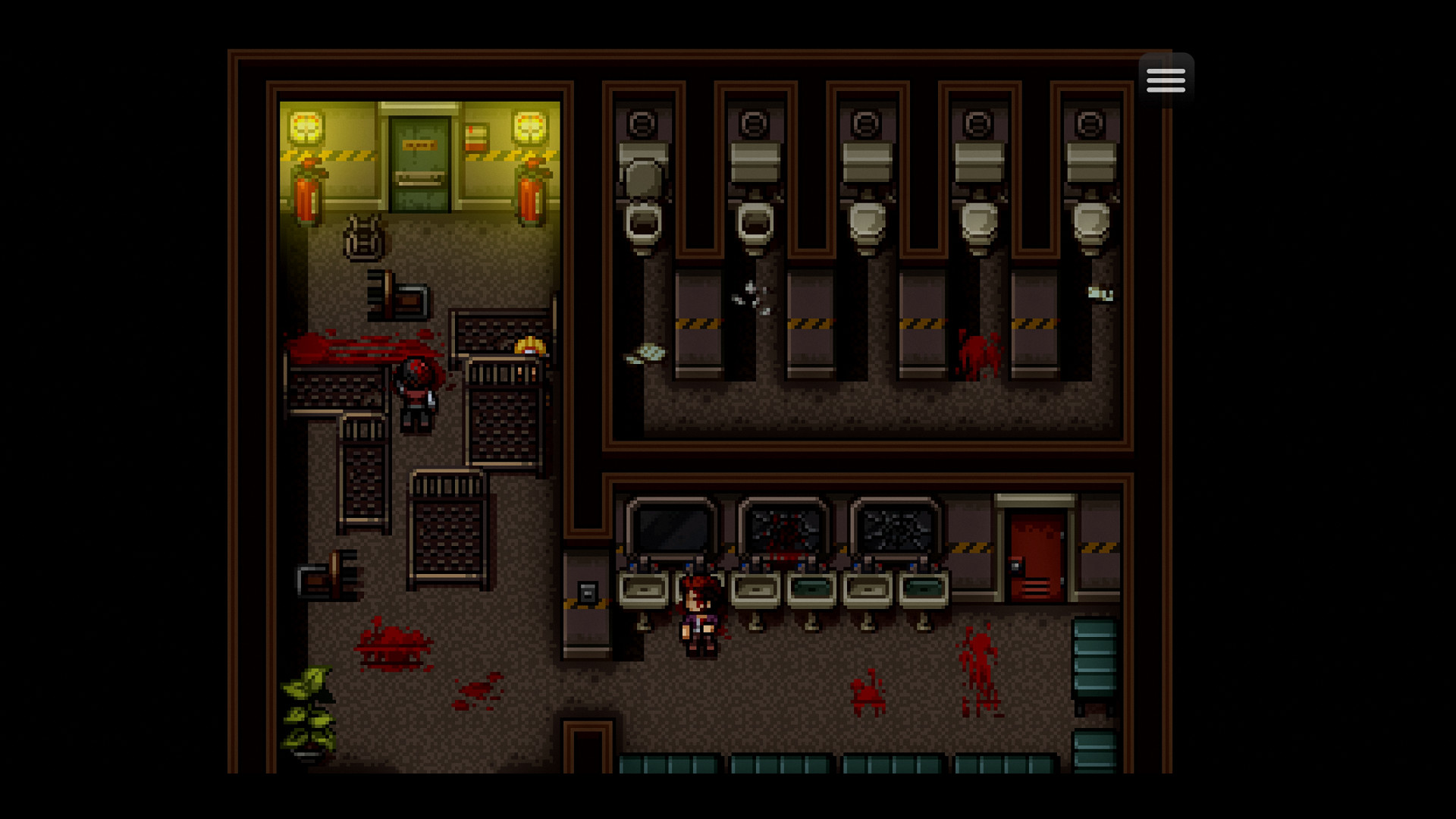Screen dimensions: 1456x819
Task: Select the fire extinguisher left of the door
Action: point(306,193)
